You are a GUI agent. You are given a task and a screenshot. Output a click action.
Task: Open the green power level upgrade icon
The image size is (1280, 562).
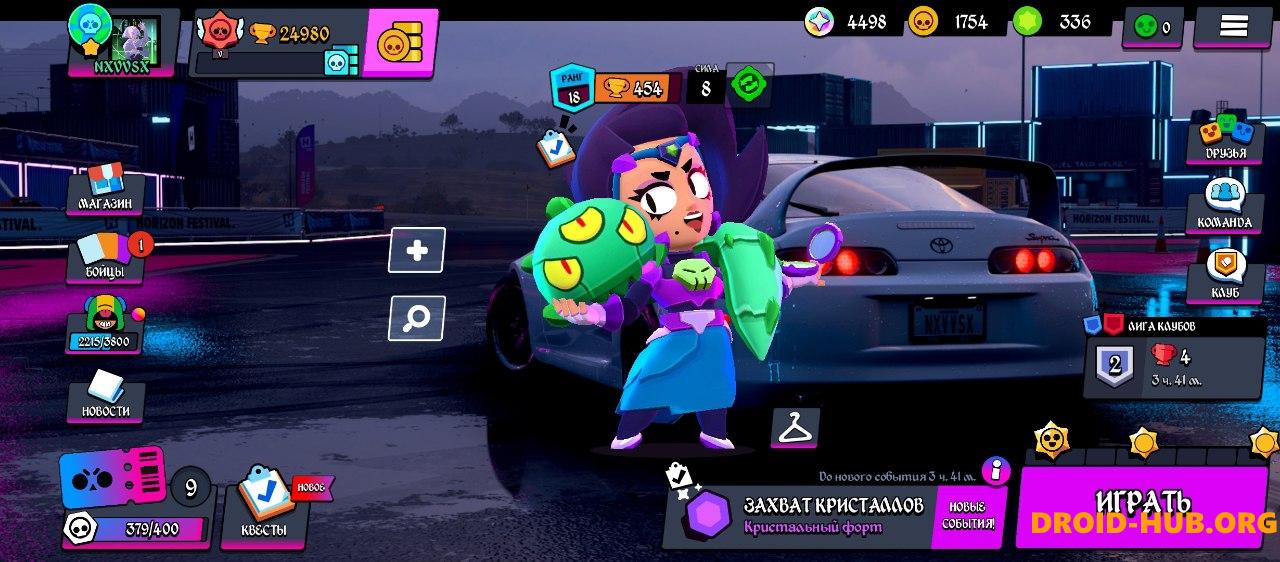[x=747, y=86]
